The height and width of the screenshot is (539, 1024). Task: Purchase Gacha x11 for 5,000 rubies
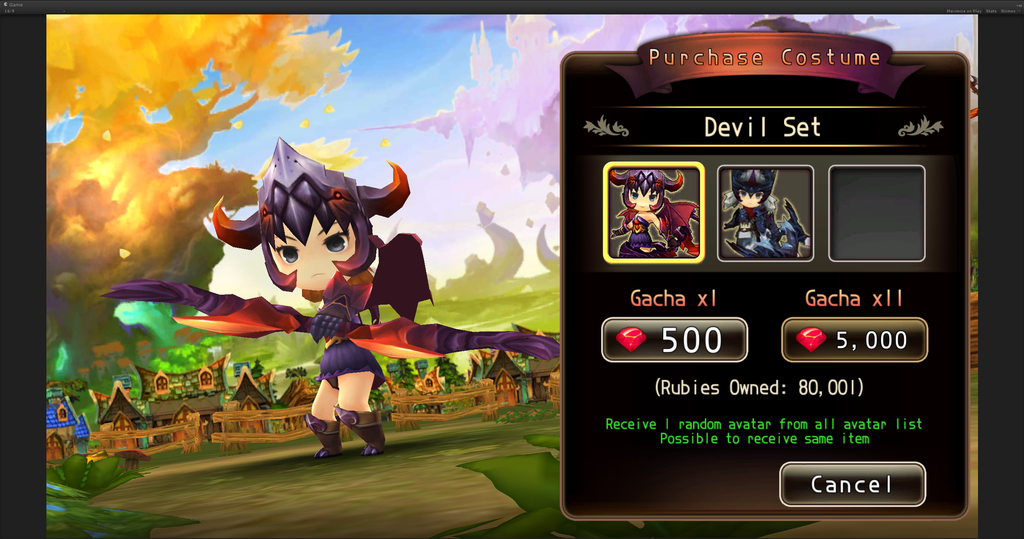tap(854, 340)
